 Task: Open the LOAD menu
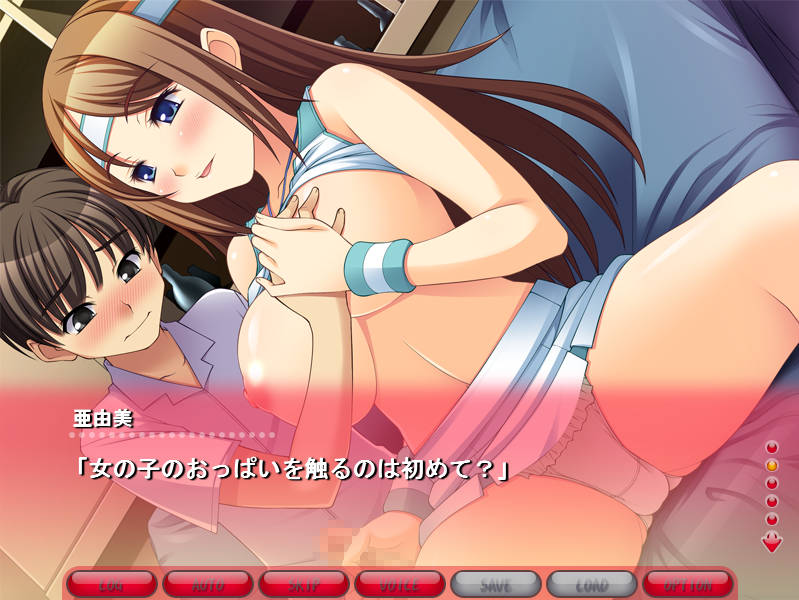pos(592,583)
